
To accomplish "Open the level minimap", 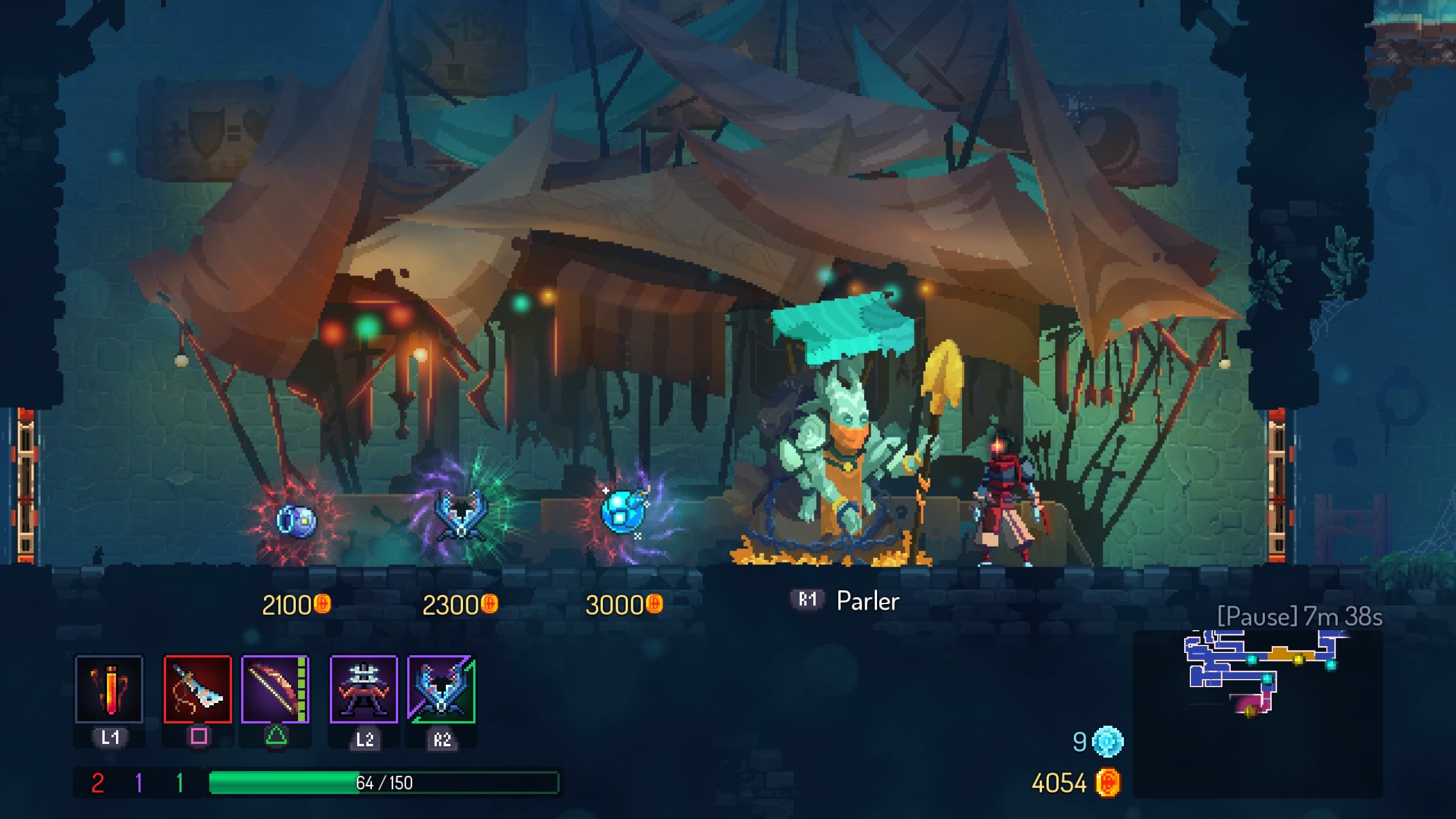I will pos(1258,713).
